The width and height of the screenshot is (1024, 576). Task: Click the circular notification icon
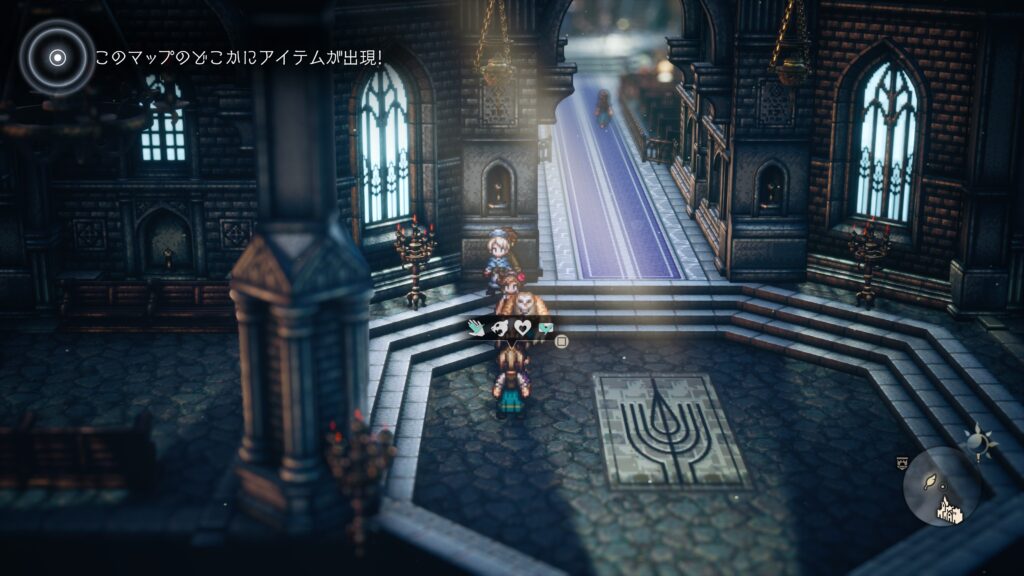(x=58, y=57)
